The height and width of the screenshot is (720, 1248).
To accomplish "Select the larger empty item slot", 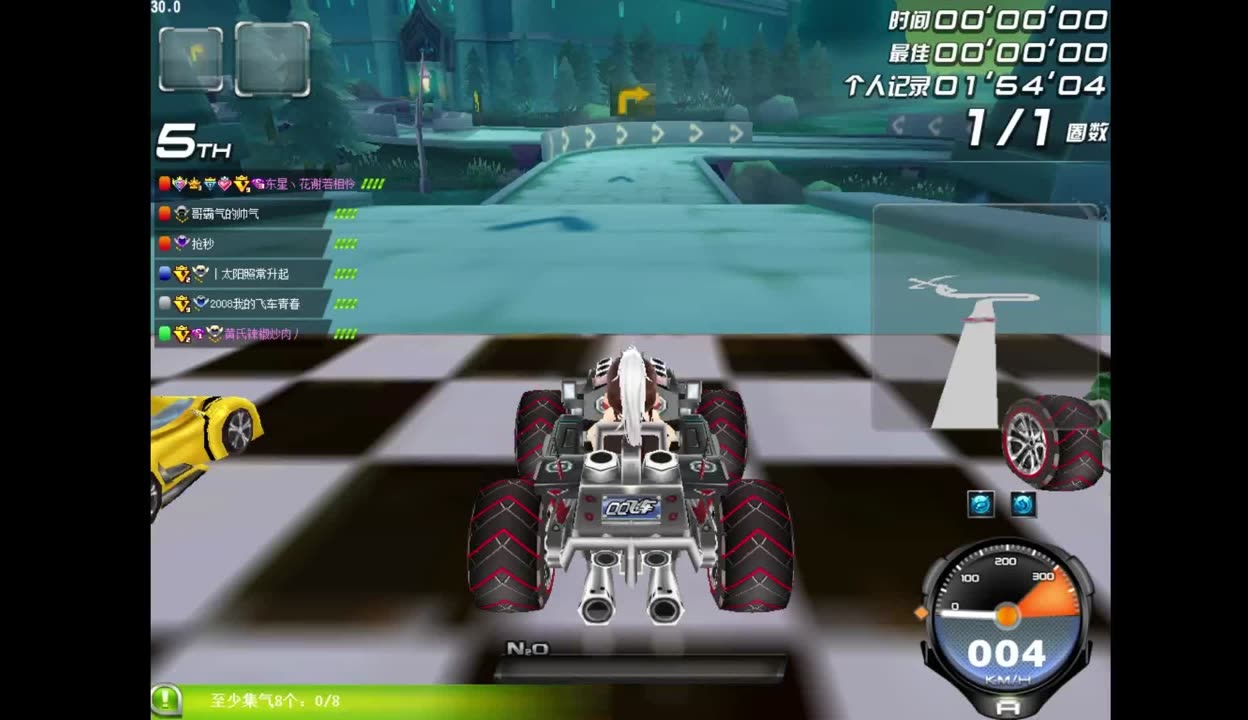I will coord(272,59).
